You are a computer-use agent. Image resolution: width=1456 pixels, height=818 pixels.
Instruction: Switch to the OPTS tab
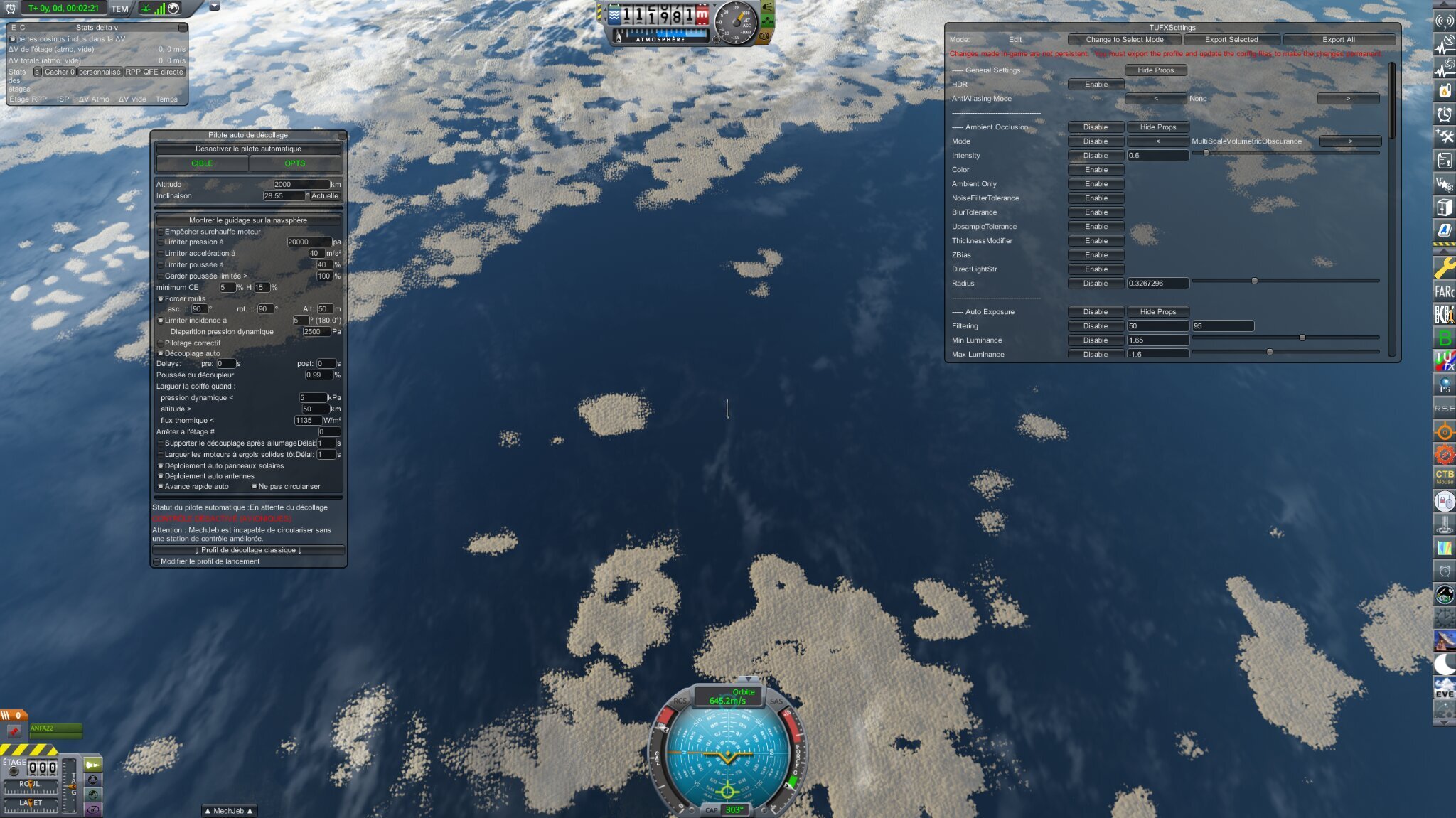pyautogui.click(x=296, y=163)
